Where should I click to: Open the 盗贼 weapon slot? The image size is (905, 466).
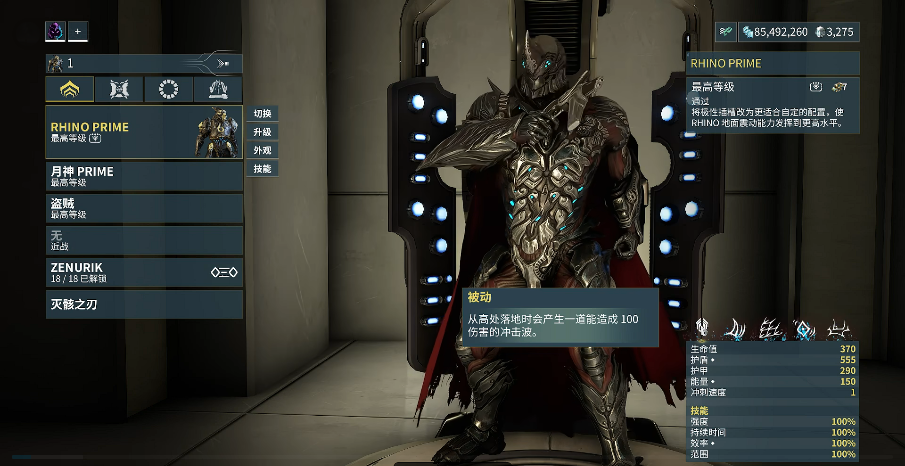pyautogui.click(x=143, y=208)
